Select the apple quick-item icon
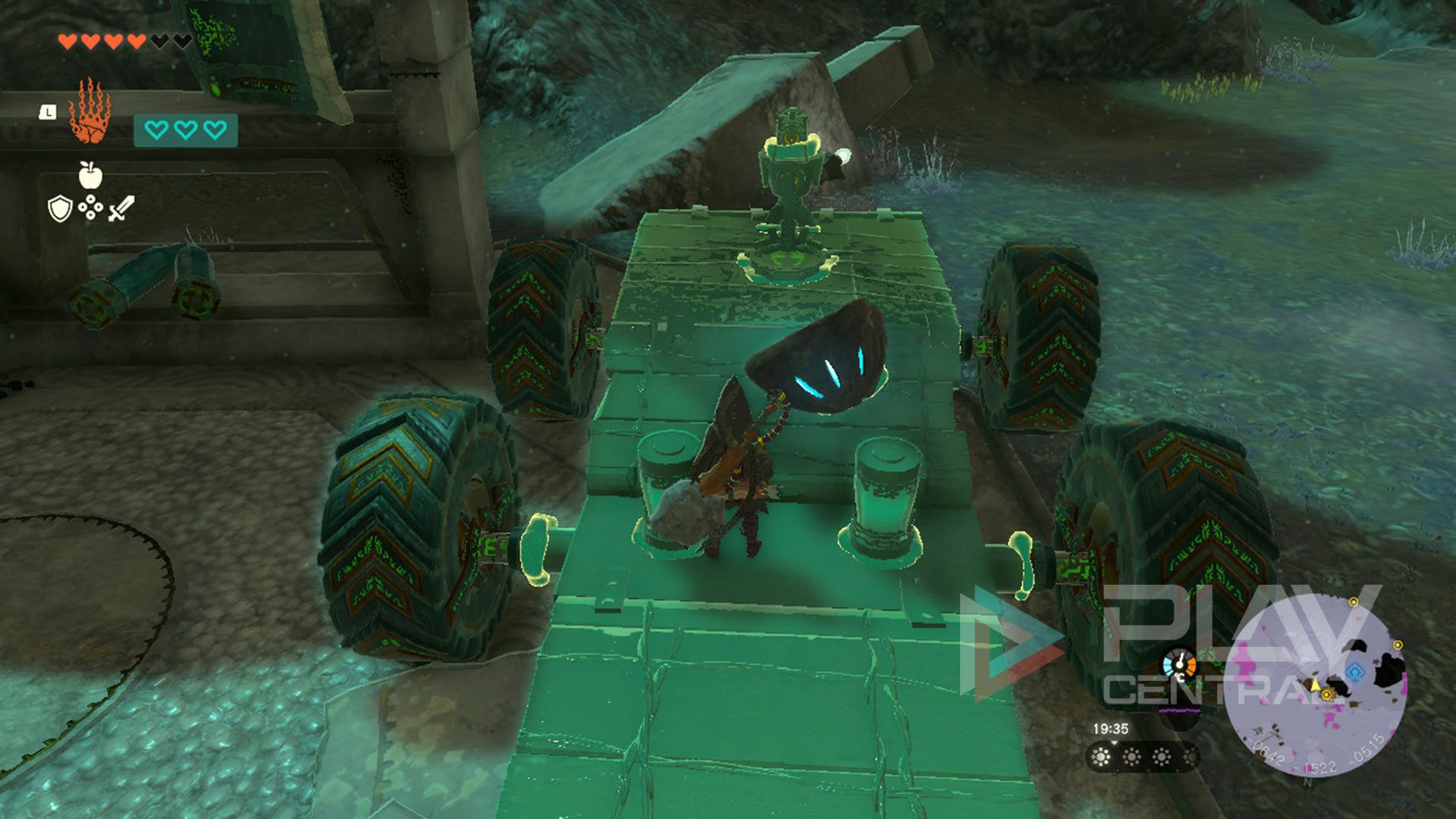 click(90, 175)
